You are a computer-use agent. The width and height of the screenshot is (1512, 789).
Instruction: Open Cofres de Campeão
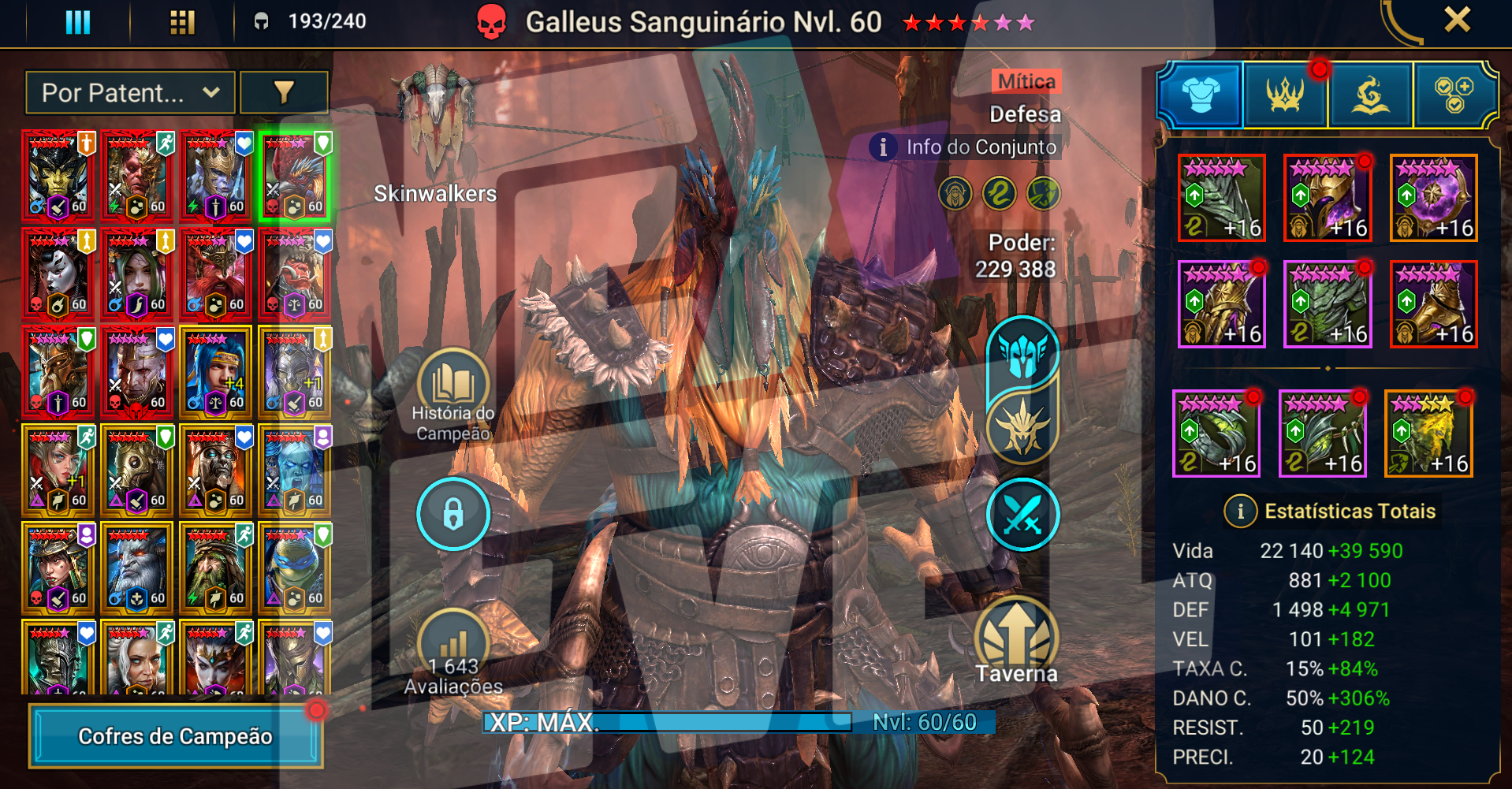pyautogui.click(x=175, y=736)
